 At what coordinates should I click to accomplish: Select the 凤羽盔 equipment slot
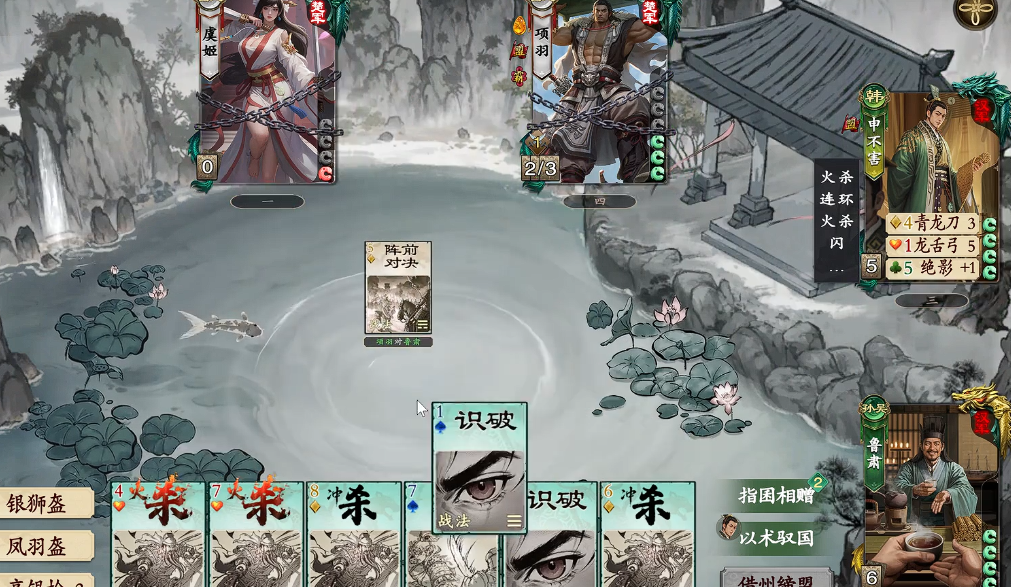pyautogui.click(x=46, y=546)
